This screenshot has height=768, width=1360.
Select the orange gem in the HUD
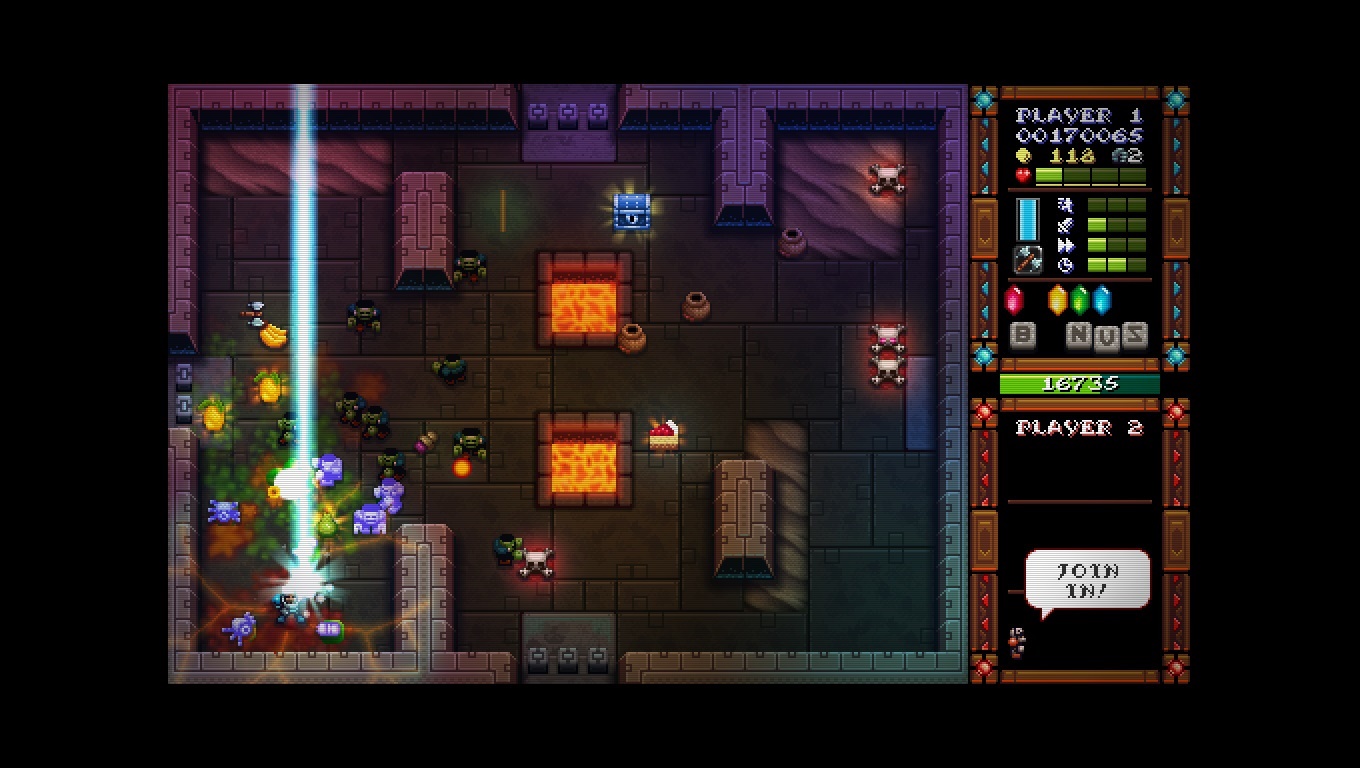click(x=1057, y=300)
